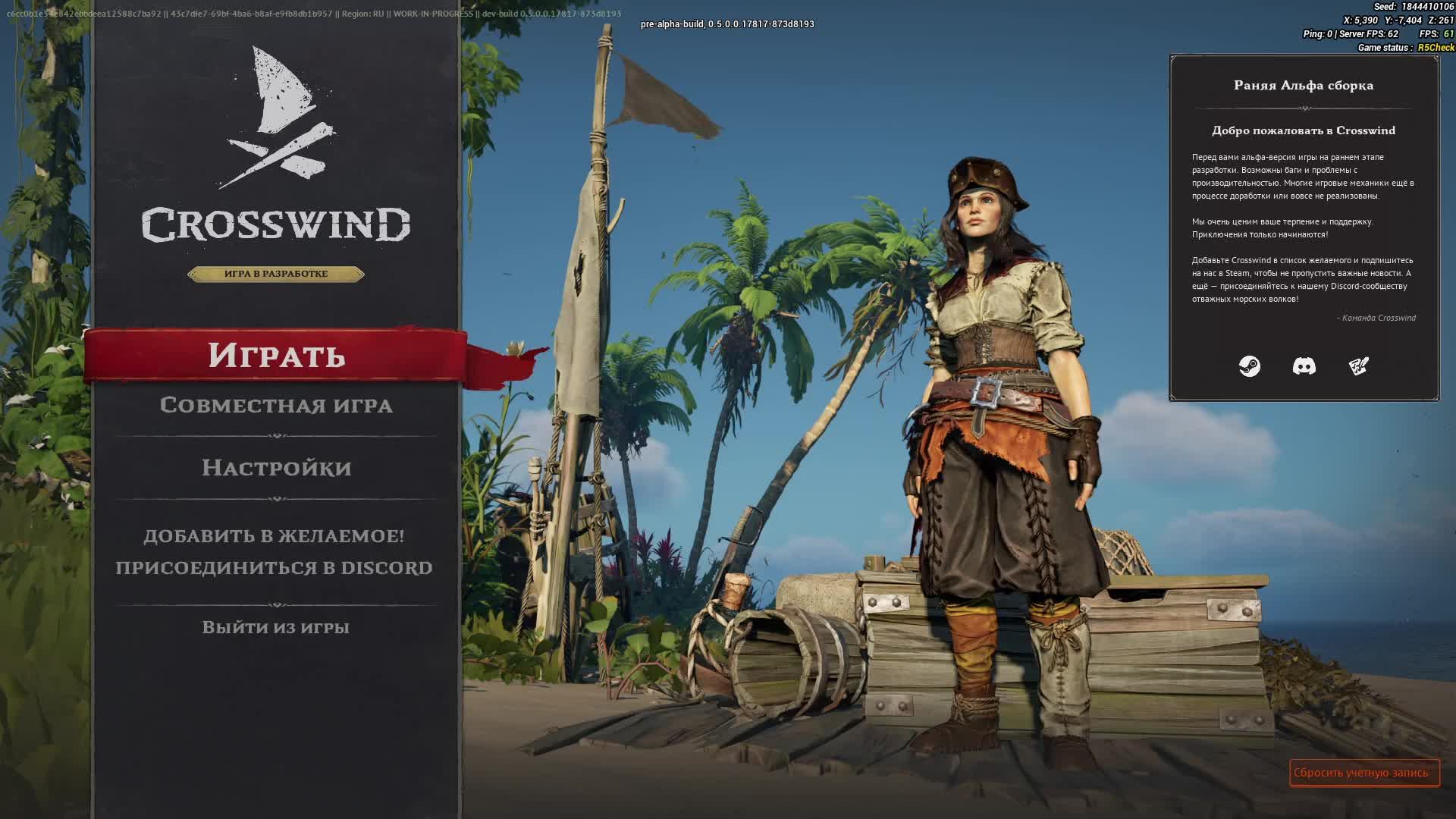The height and width of the screenshot is (819, 1456).
Task: Quit via Выйти из игры
Action: 275,627
